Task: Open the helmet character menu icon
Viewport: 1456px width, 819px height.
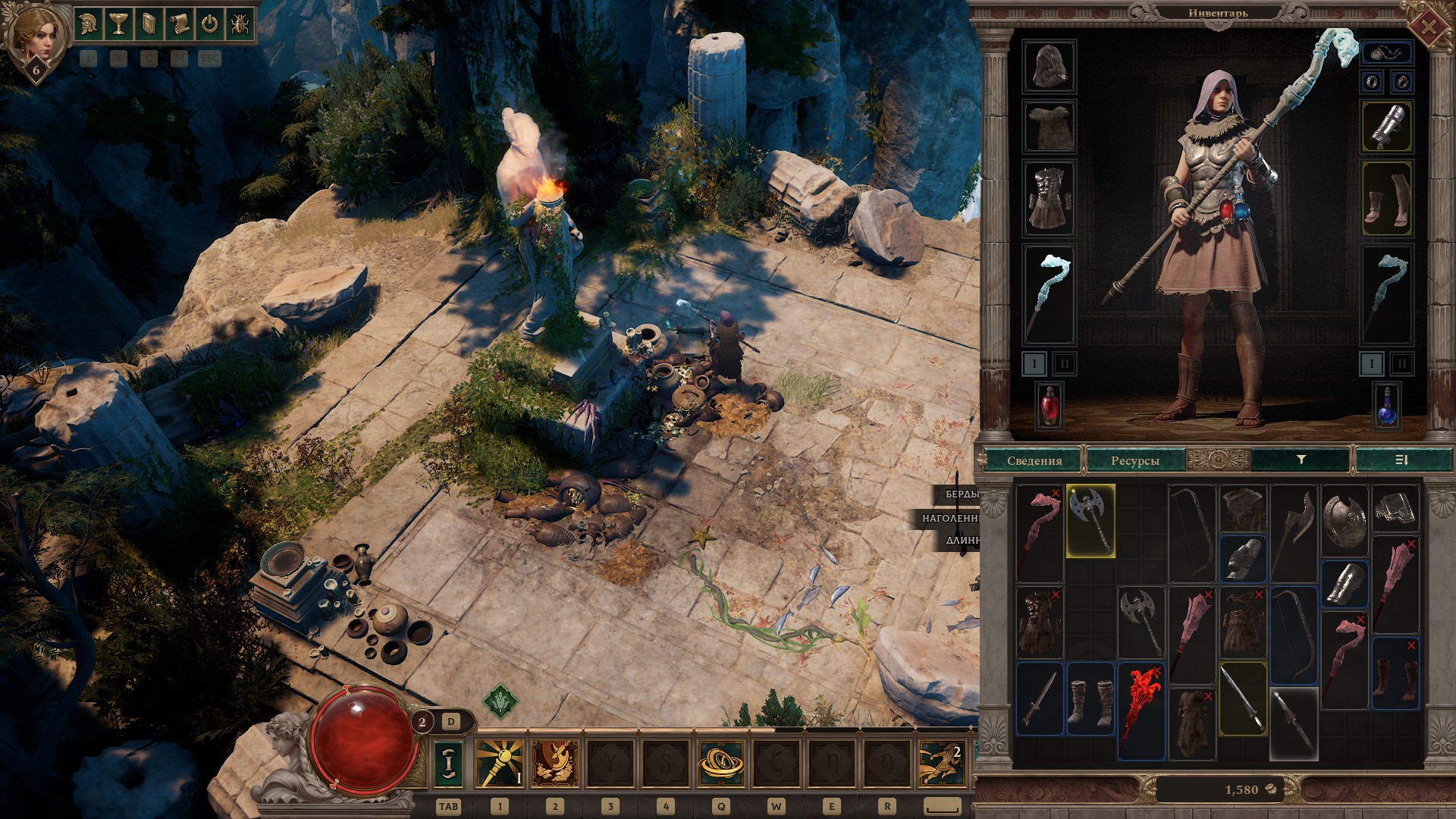Action: click(88, 24)
